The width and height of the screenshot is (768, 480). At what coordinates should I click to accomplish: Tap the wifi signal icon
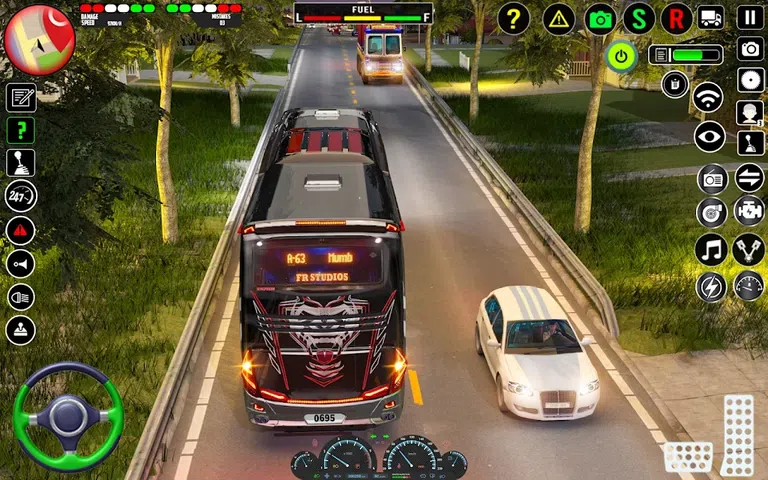(709, 97)
